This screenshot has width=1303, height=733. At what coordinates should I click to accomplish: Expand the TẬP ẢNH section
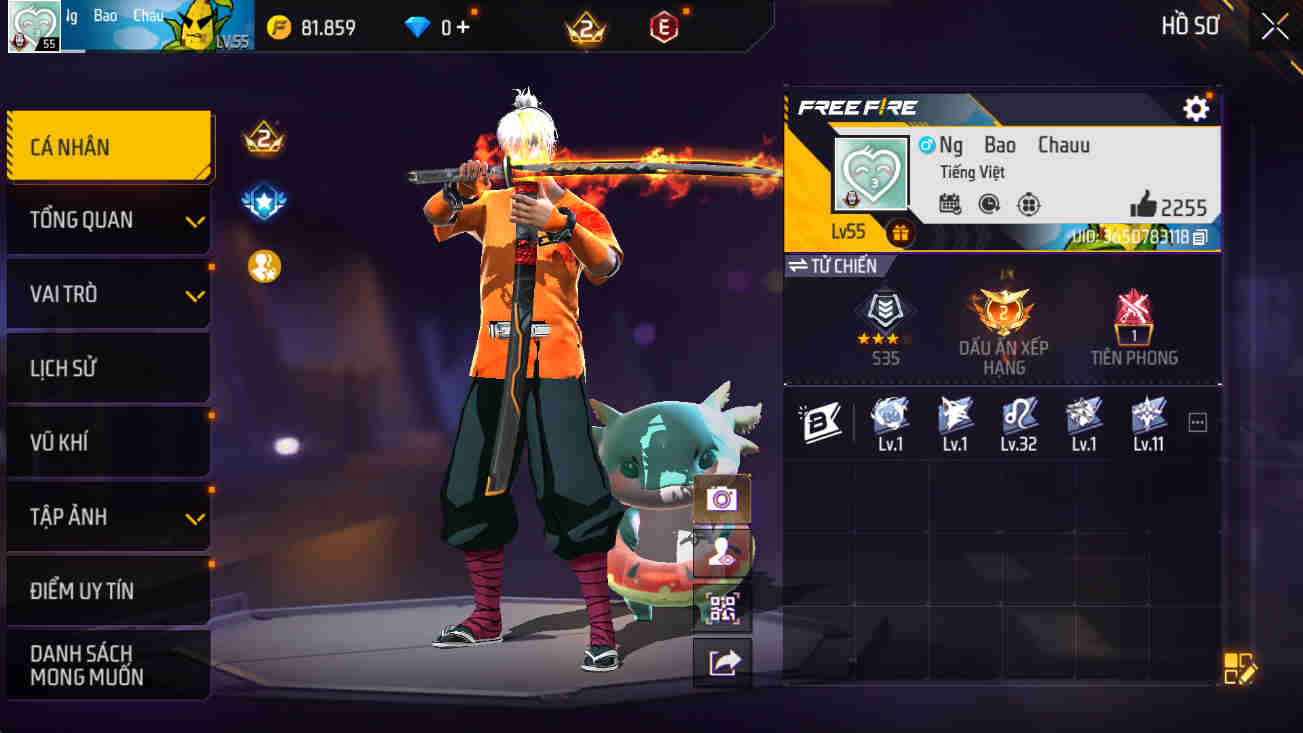coord(108,517)
